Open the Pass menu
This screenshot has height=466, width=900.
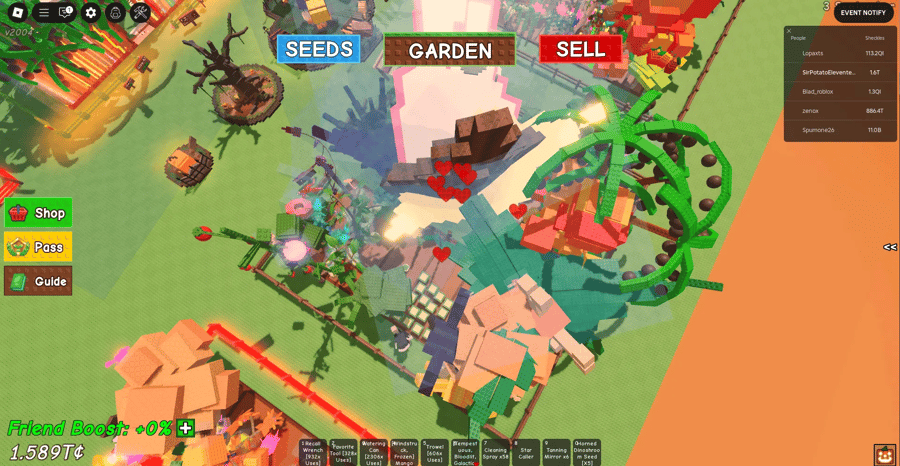point(38,247)
